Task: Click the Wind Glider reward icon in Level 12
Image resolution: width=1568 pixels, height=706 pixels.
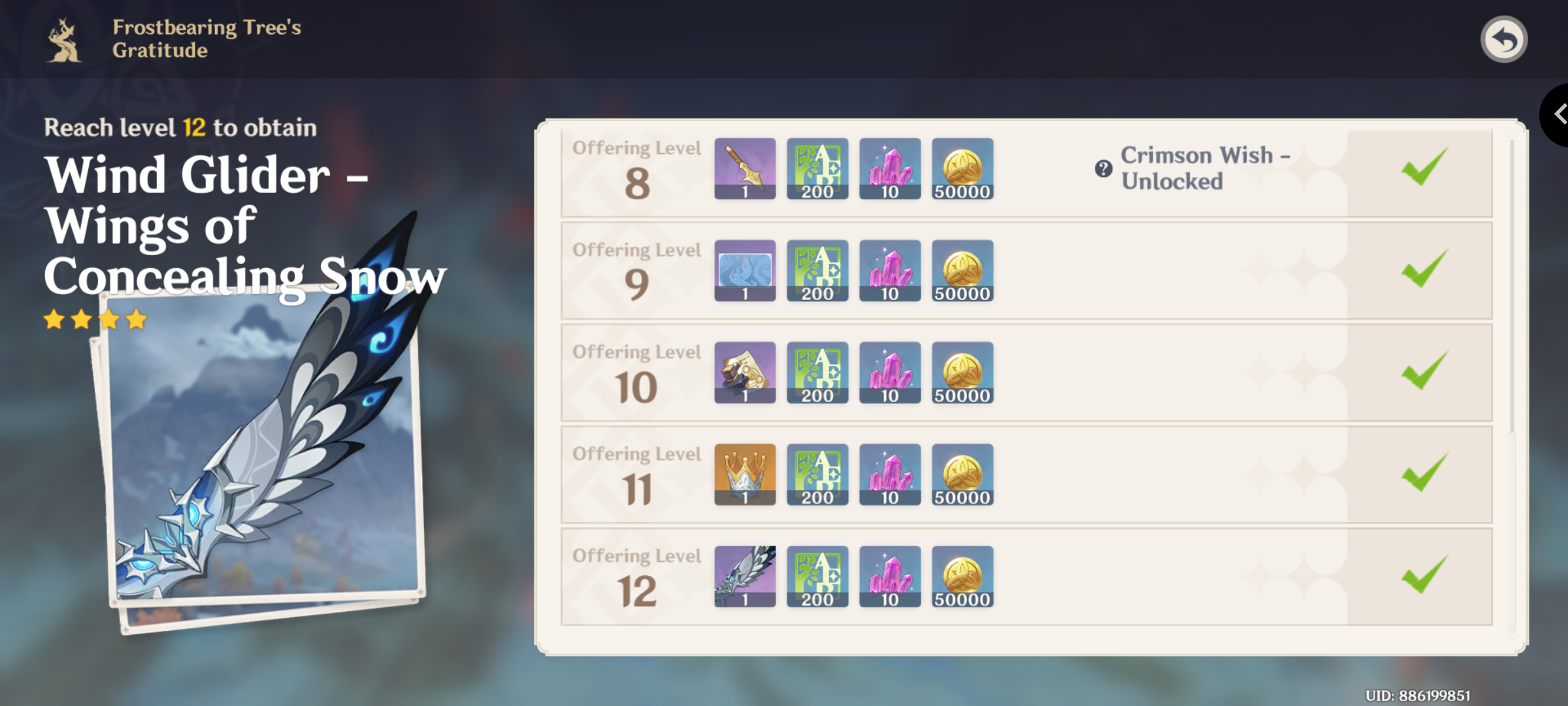Action: coord(745,577)
